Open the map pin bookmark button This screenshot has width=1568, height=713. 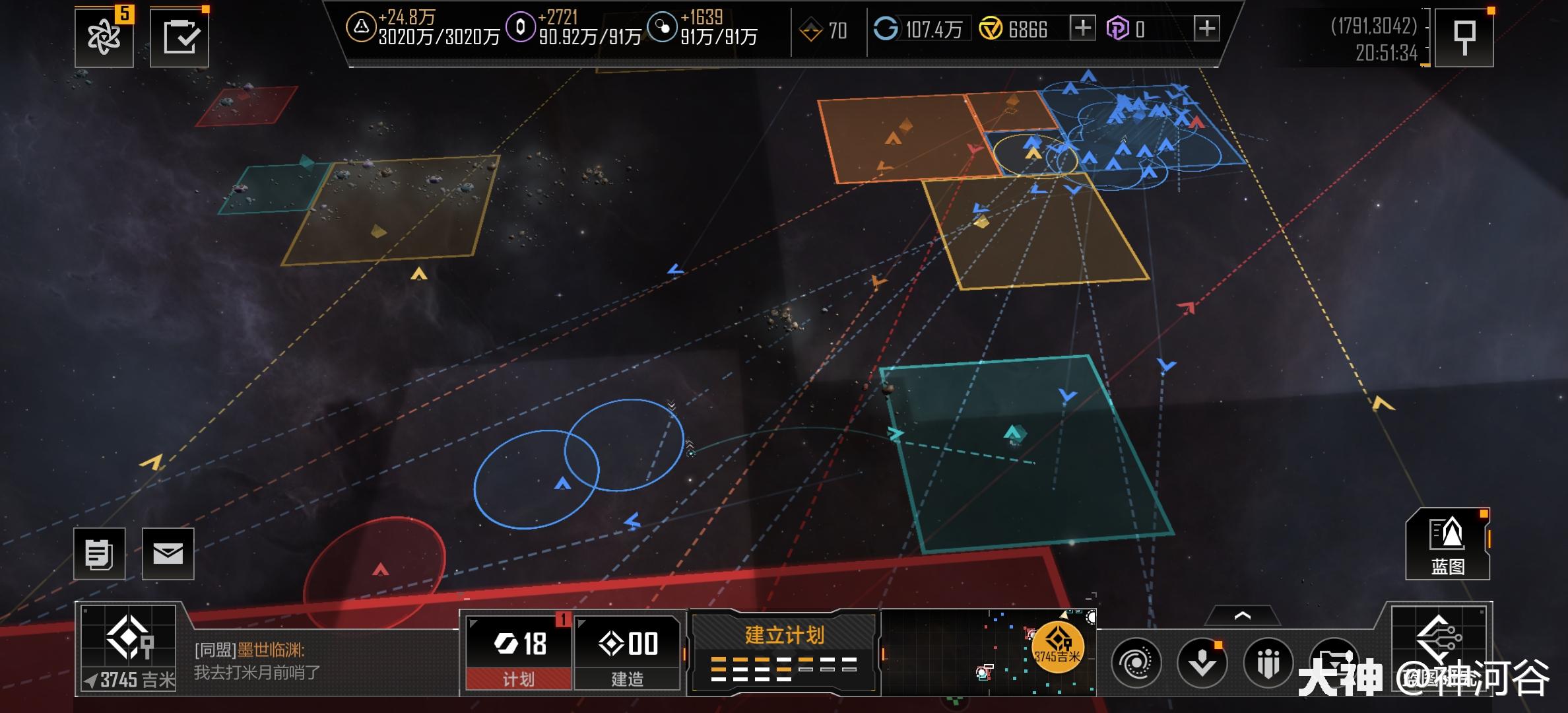1464,37
